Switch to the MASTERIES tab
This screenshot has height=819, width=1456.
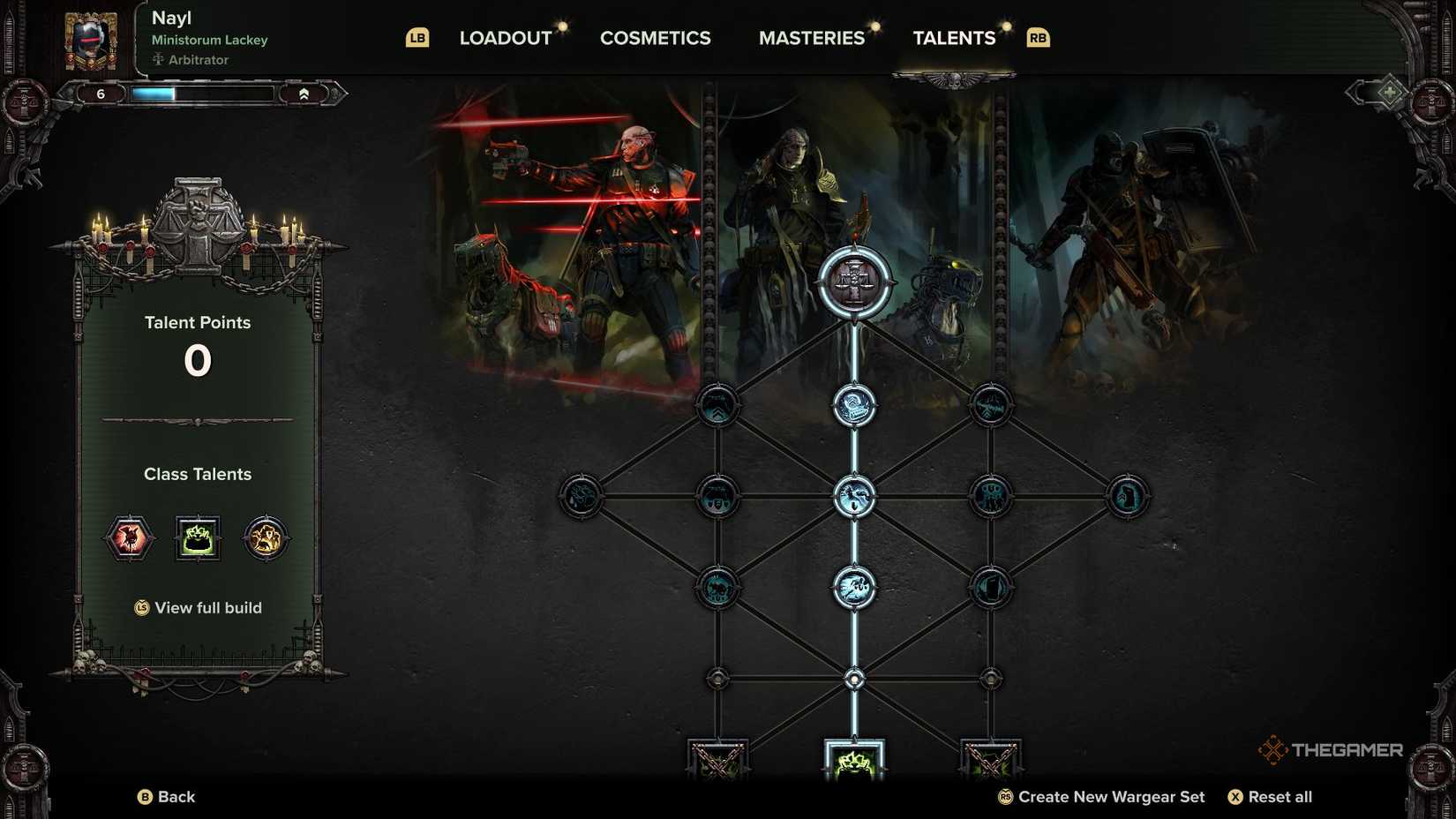(x=812, y=37)
